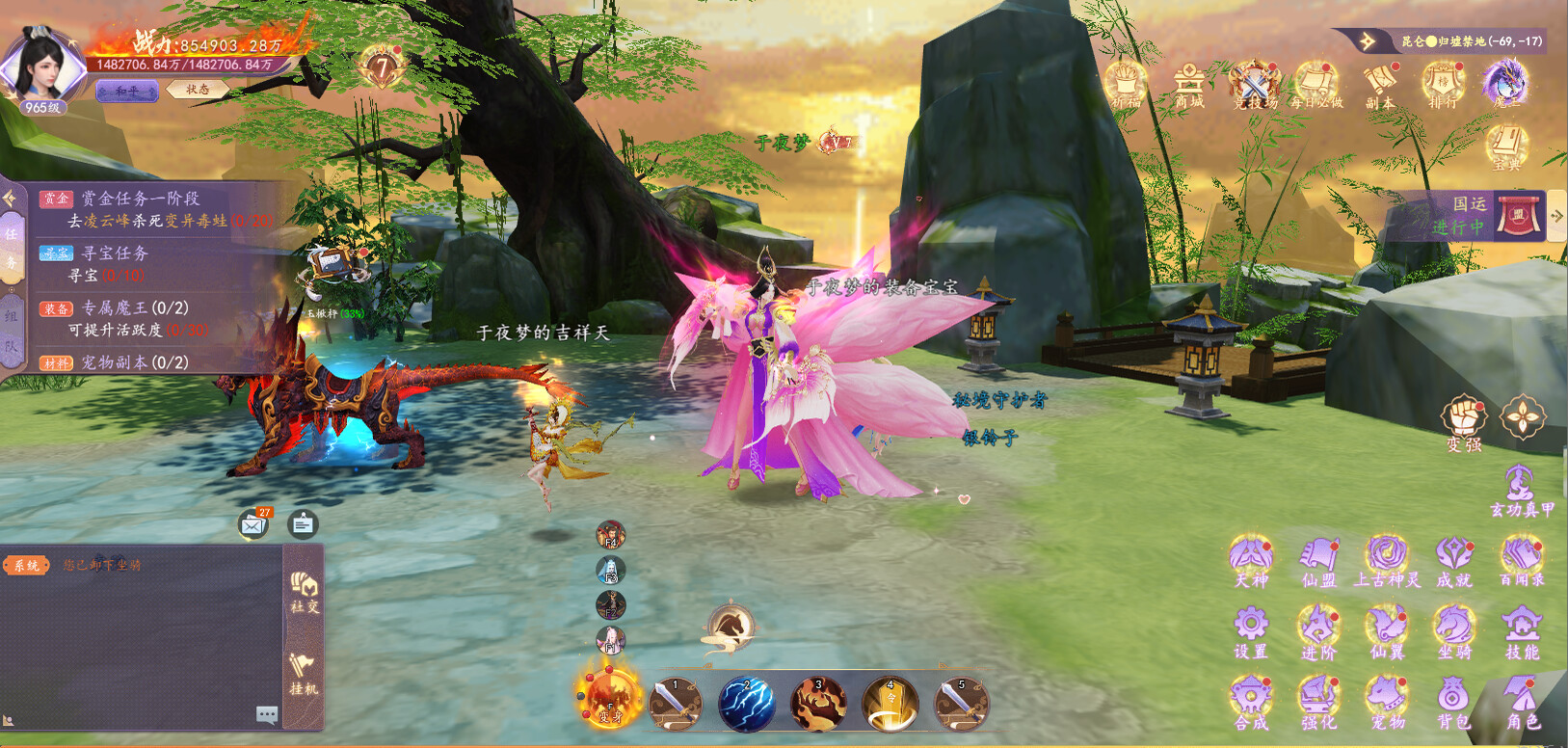Viewport: 1568px width, 748px height.
Task: Open the 祈福 blessing feature
Action: pyautogui.click(x=1126, y=82)
